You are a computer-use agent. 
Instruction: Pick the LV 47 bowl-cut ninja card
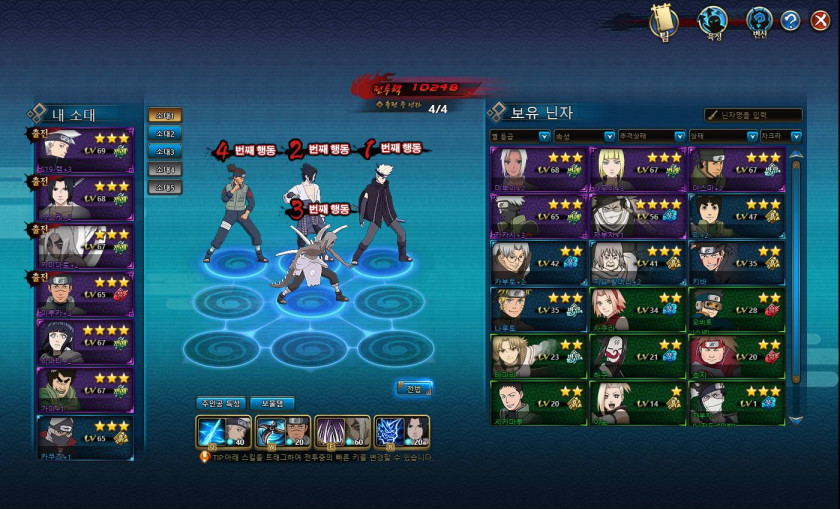pyautogui.click(x=734, y=214)
